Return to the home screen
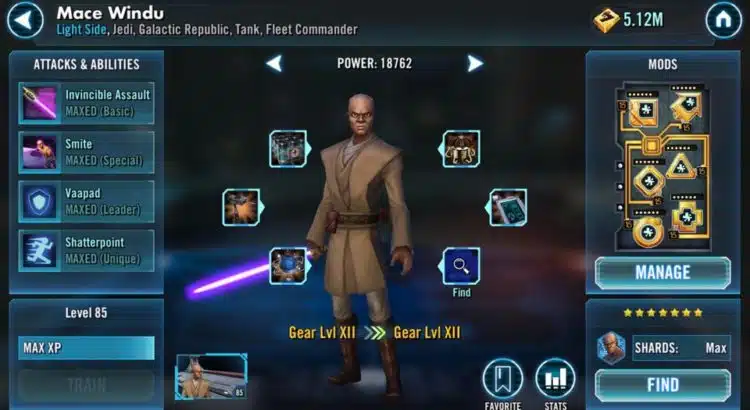Screen dimensions: 750x410 point(723,19)
